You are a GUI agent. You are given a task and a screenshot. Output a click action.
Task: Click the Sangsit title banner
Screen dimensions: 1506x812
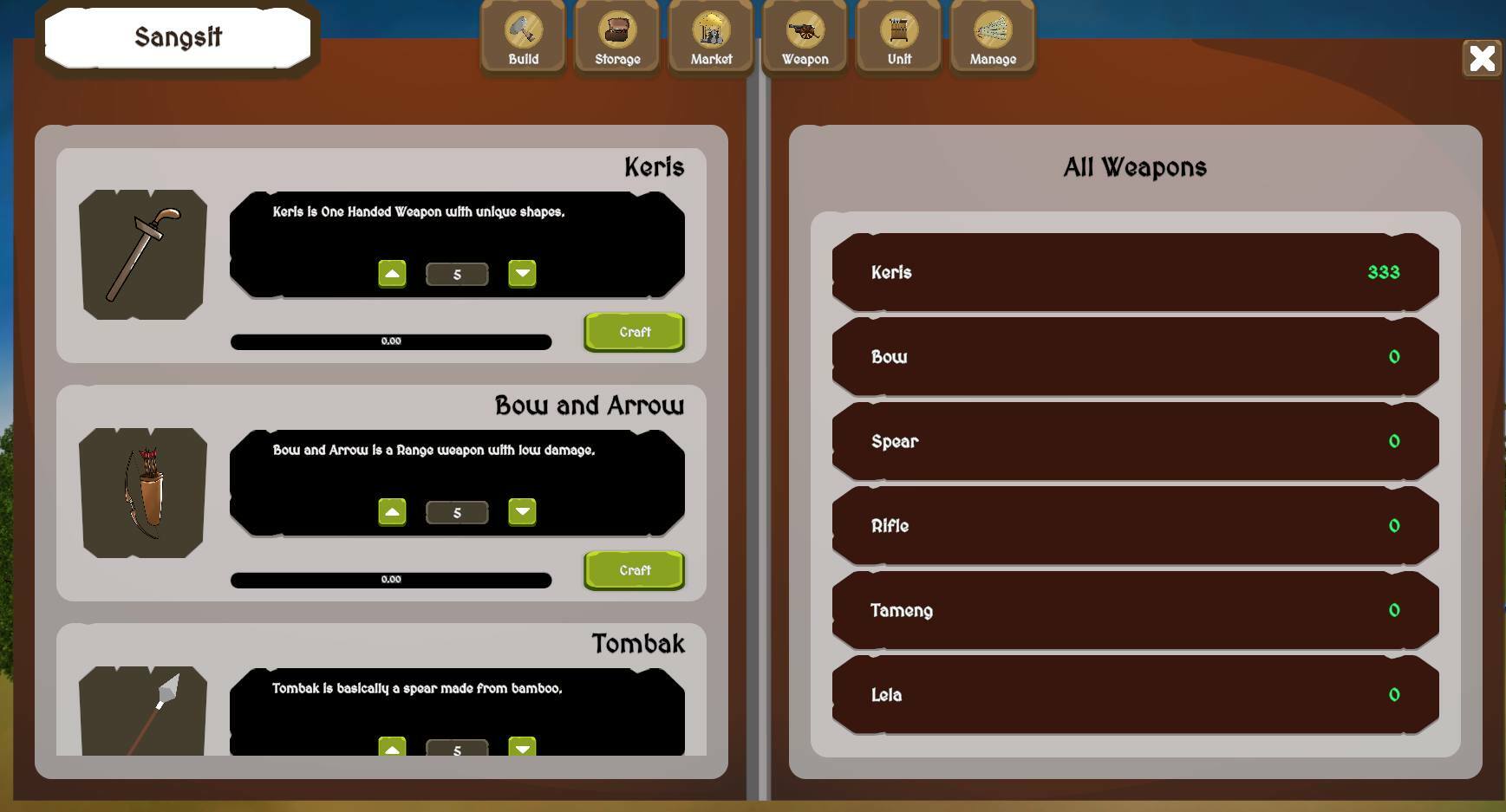[177, 36]
